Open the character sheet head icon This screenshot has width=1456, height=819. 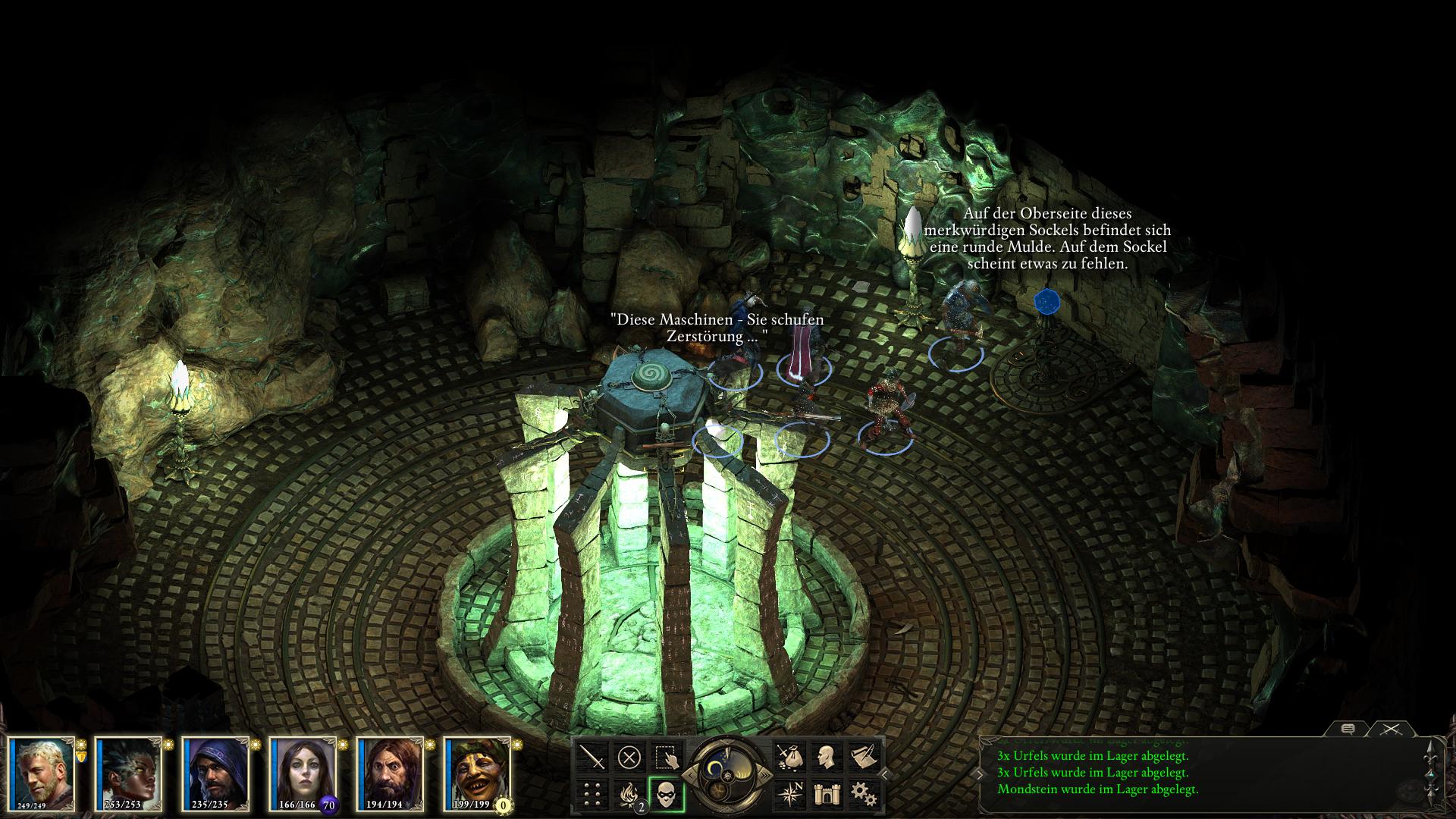tap(826, 757)
